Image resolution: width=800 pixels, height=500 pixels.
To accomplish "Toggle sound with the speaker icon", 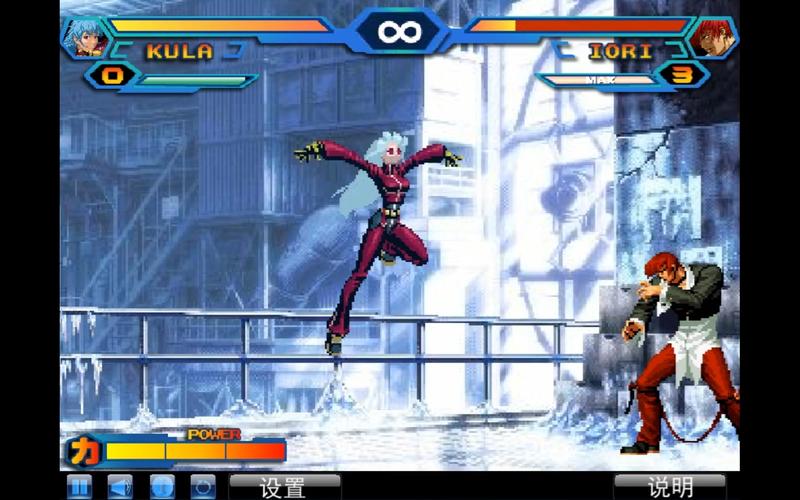I will click(x=120, y=487).
